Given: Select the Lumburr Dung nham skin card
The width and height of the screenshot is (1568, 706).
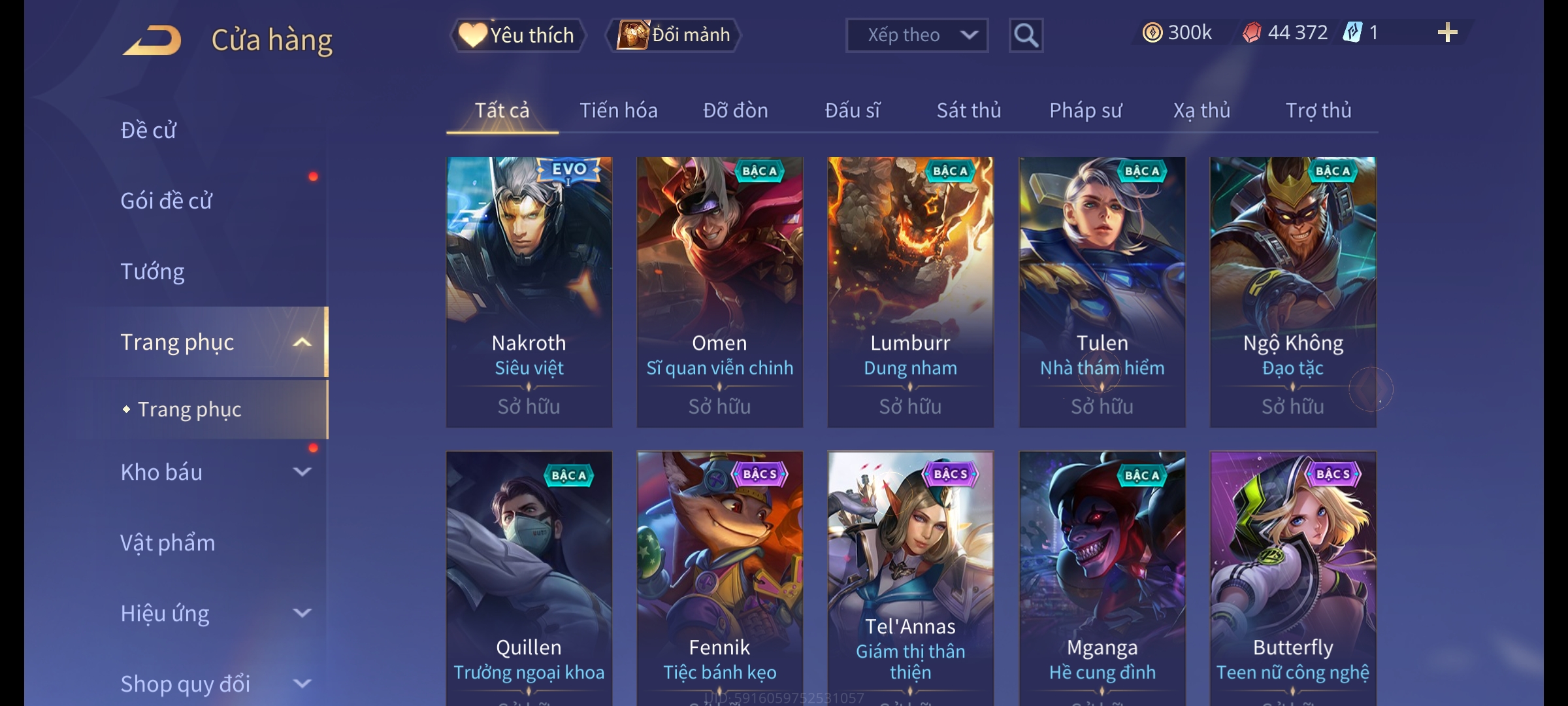Looking at the screenshot, I should [910, 292].
